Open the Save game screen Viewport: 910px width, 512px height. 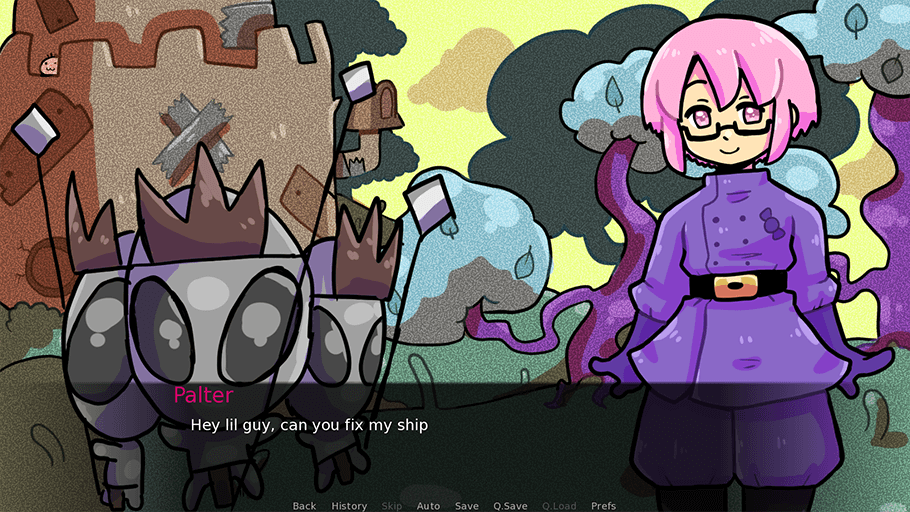pyautogui.click(x=466, y=506)
